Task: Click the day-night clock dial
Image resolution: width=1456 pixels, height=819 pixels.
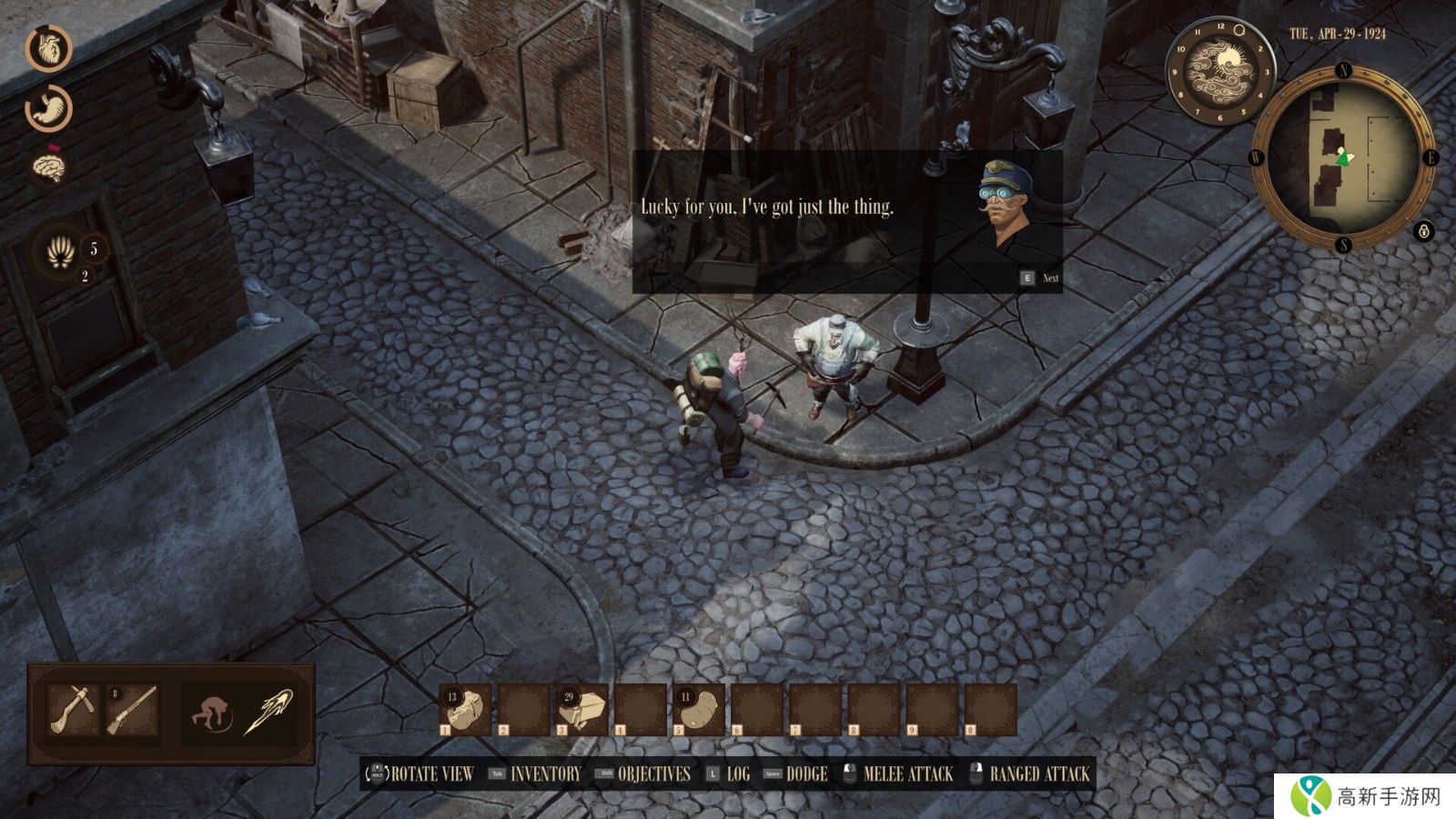Action: (1219, 71)
